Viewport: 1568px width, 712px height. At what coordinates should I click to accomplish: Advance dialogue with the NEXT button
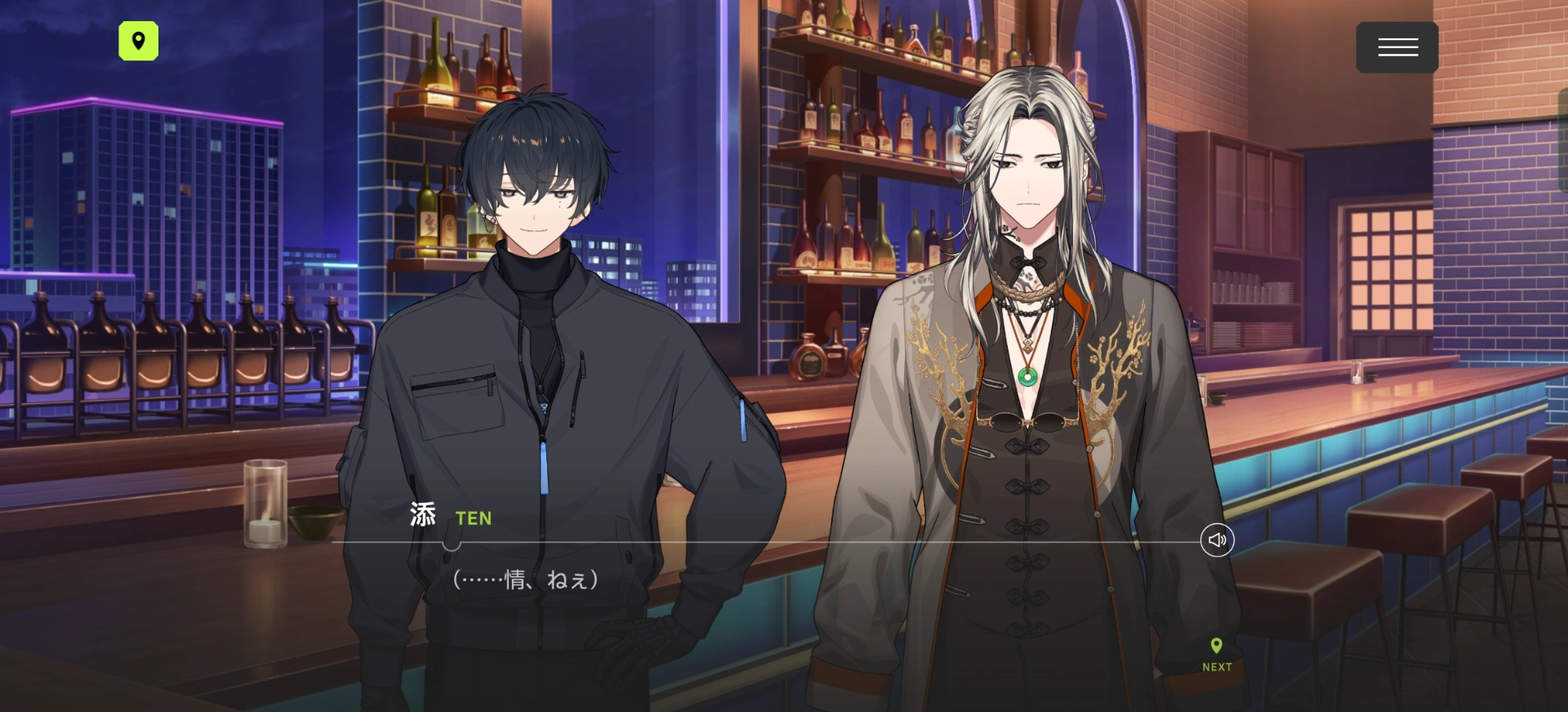tap(1217, 656)
